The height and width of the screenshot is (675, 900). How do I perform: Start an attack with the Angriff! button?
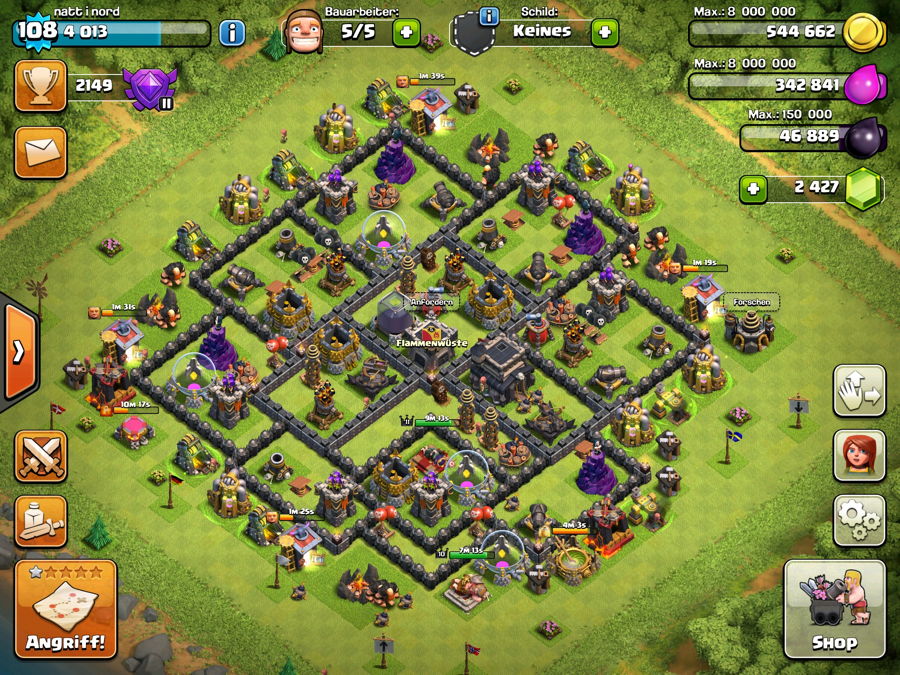point(66,609)
